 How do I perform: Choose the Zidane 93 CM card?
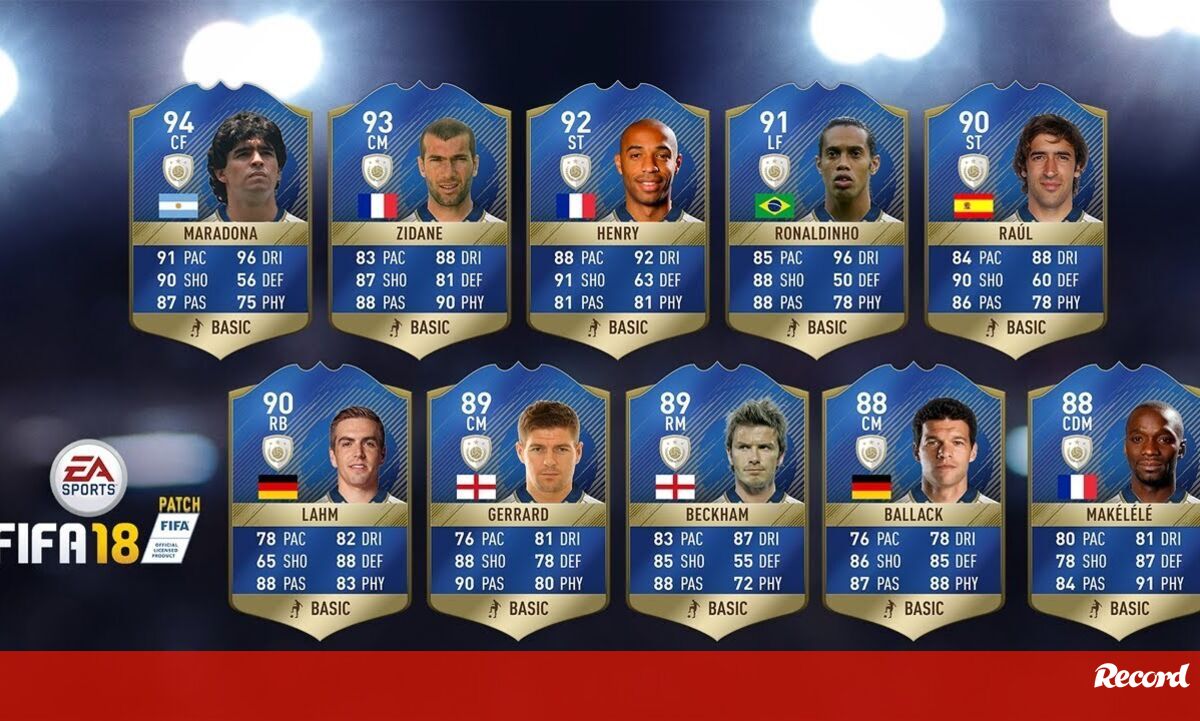(419, 220)
